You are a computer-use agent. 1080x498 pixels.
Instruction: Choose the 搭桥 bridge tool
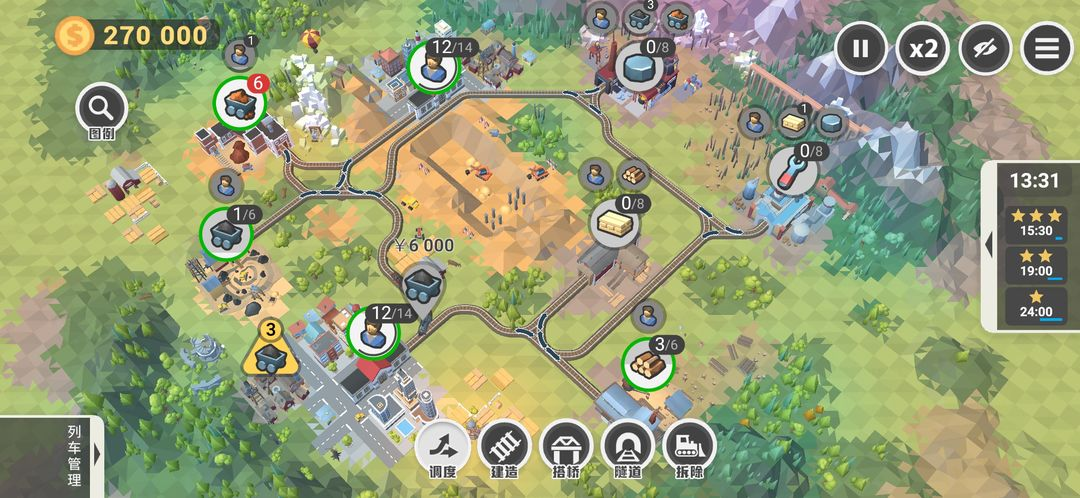click(x=566, y=446)
